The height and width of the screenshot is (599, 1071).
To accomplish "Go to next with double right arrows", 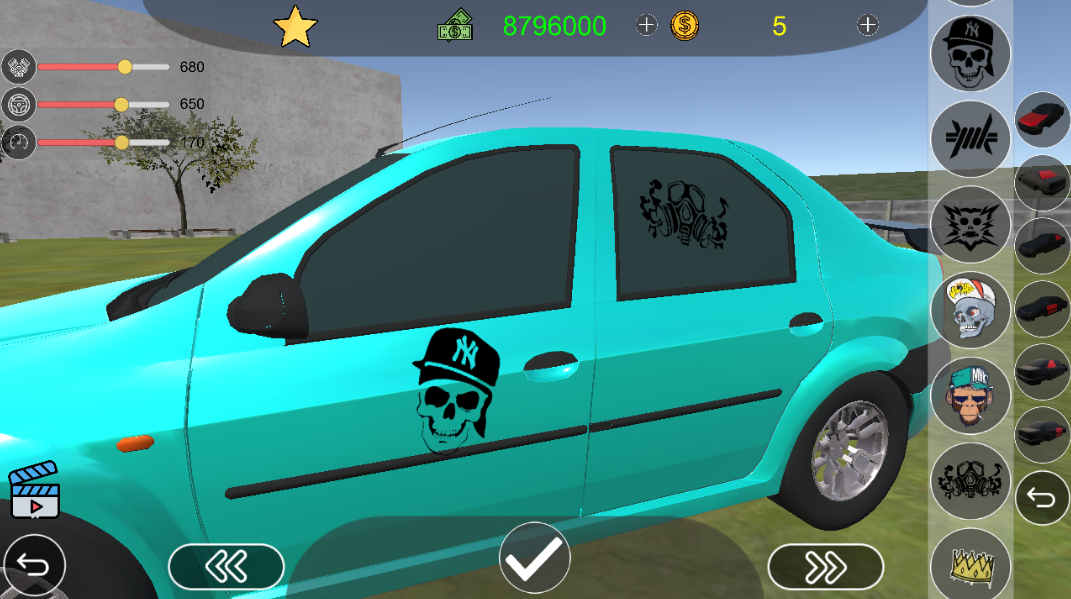I will [825, 568].
